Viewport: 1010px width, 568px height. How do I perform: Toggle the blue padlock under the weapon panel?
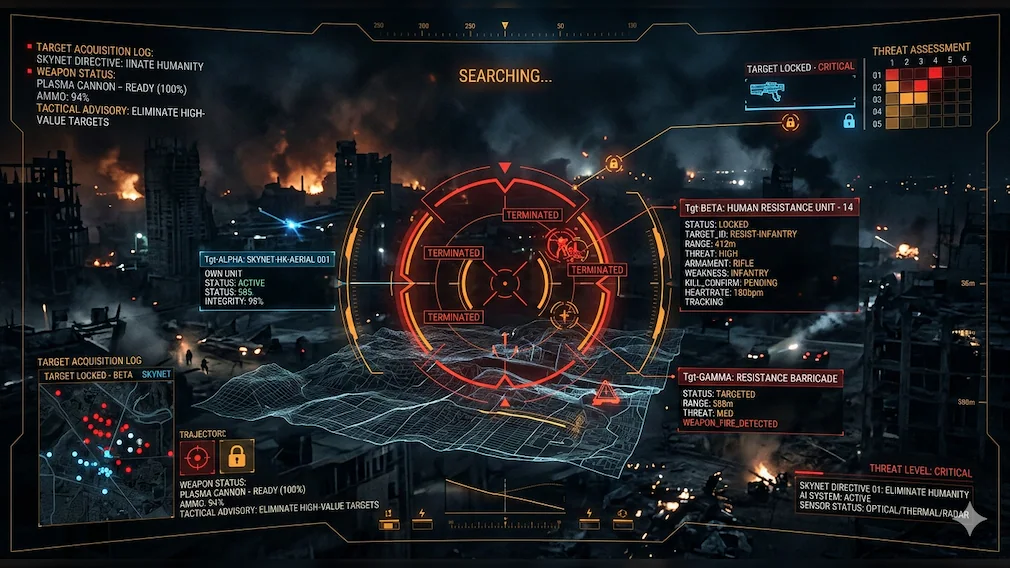pyautogui.click(x=849, y=121)
